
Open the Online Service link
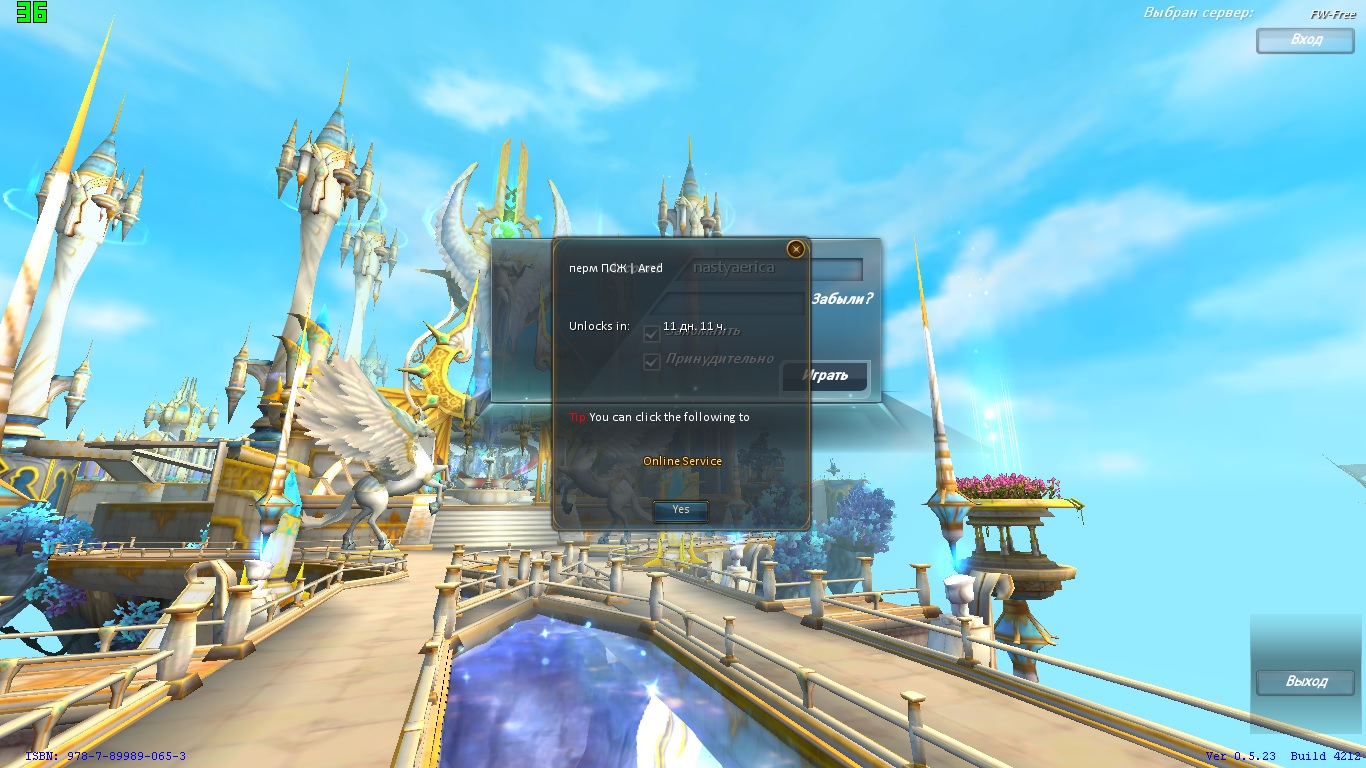click(682, 461)
